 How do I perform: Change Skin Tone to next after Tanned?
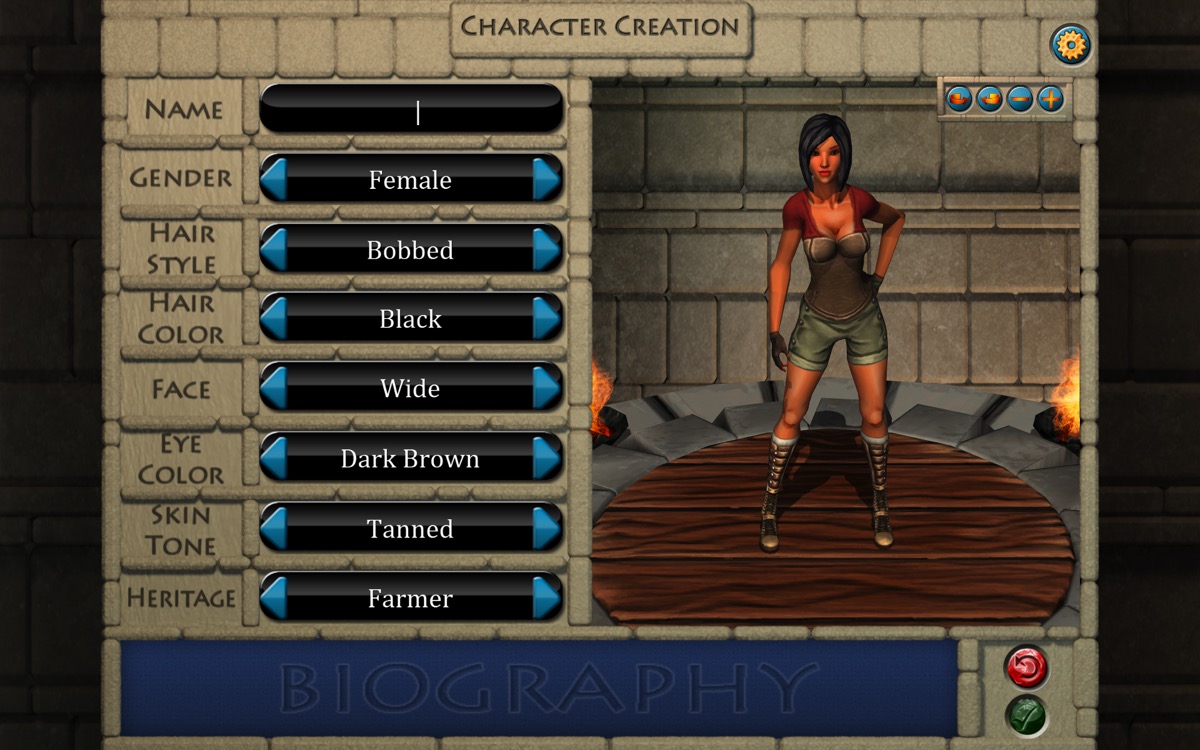(x=546, y=528)
